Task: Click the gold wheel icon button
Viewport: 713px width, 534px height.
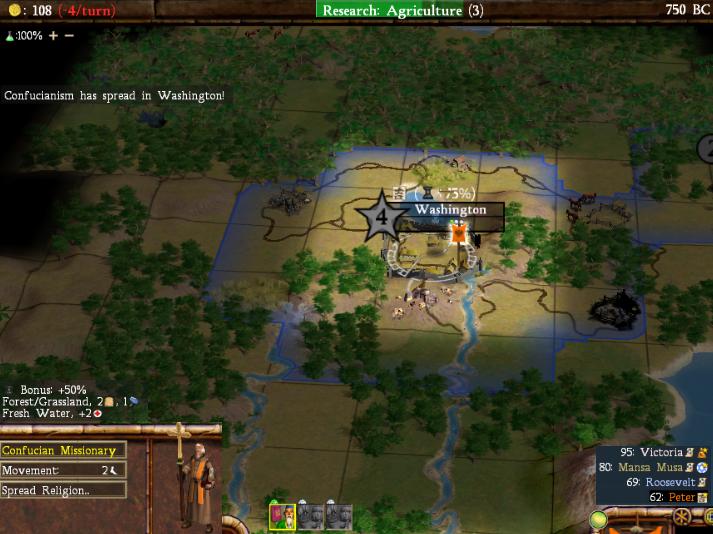Action: point(682,518)
